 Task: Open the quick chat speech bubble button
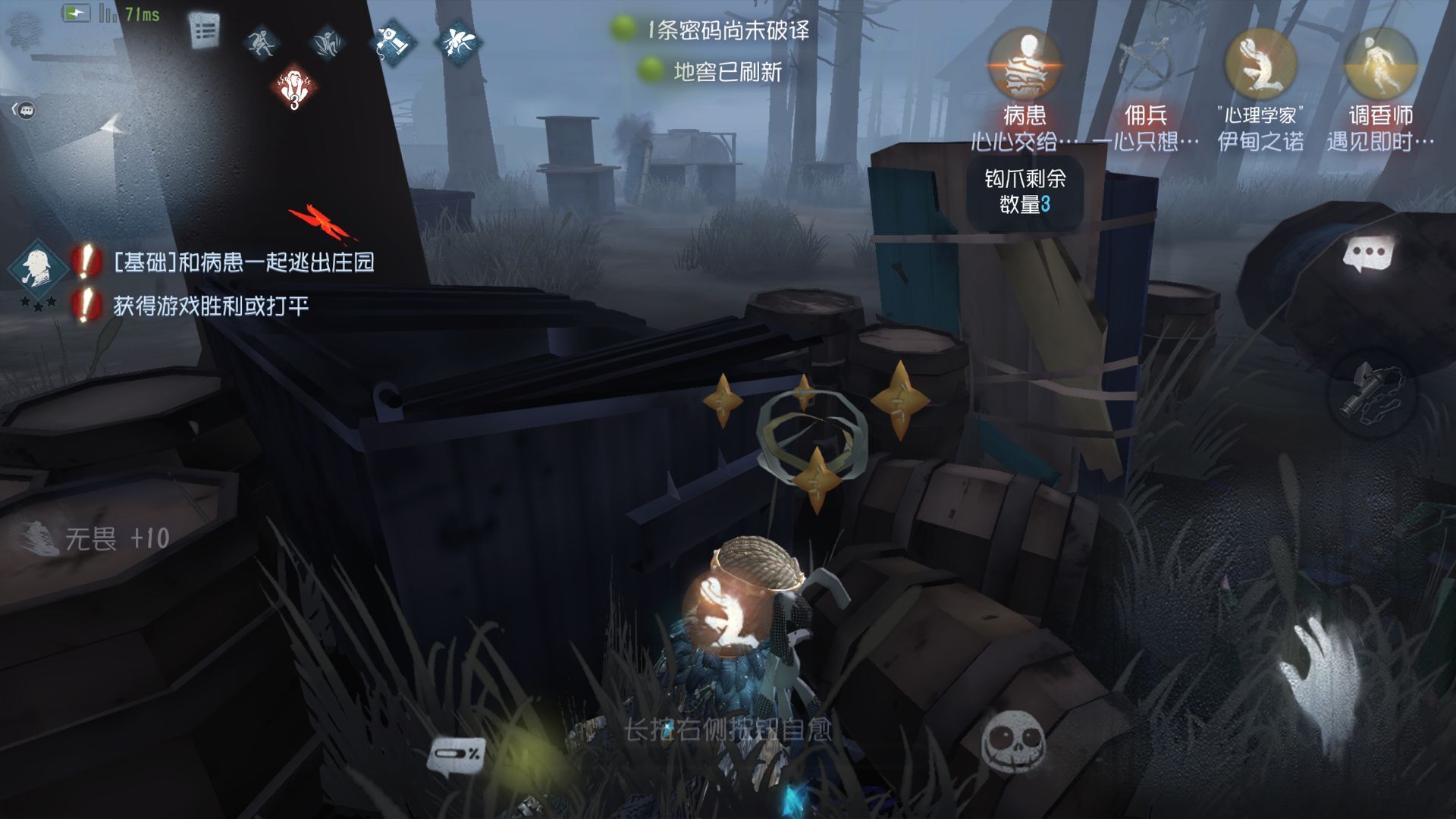pos(1369,254)
